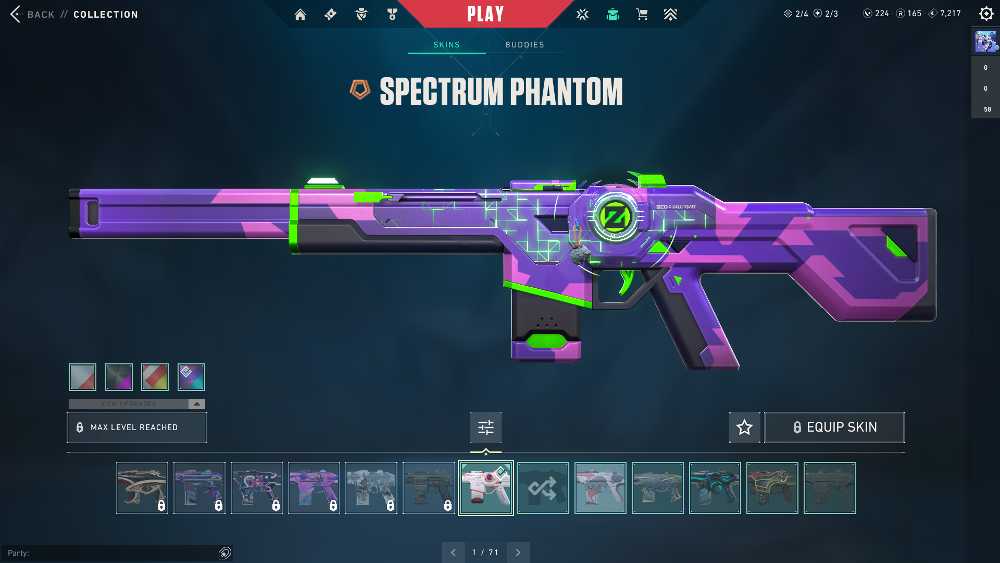Select the highlighted white and red Phantom thumbnail
Screen dimensions: 1000x563
click(x=486, y=488)
